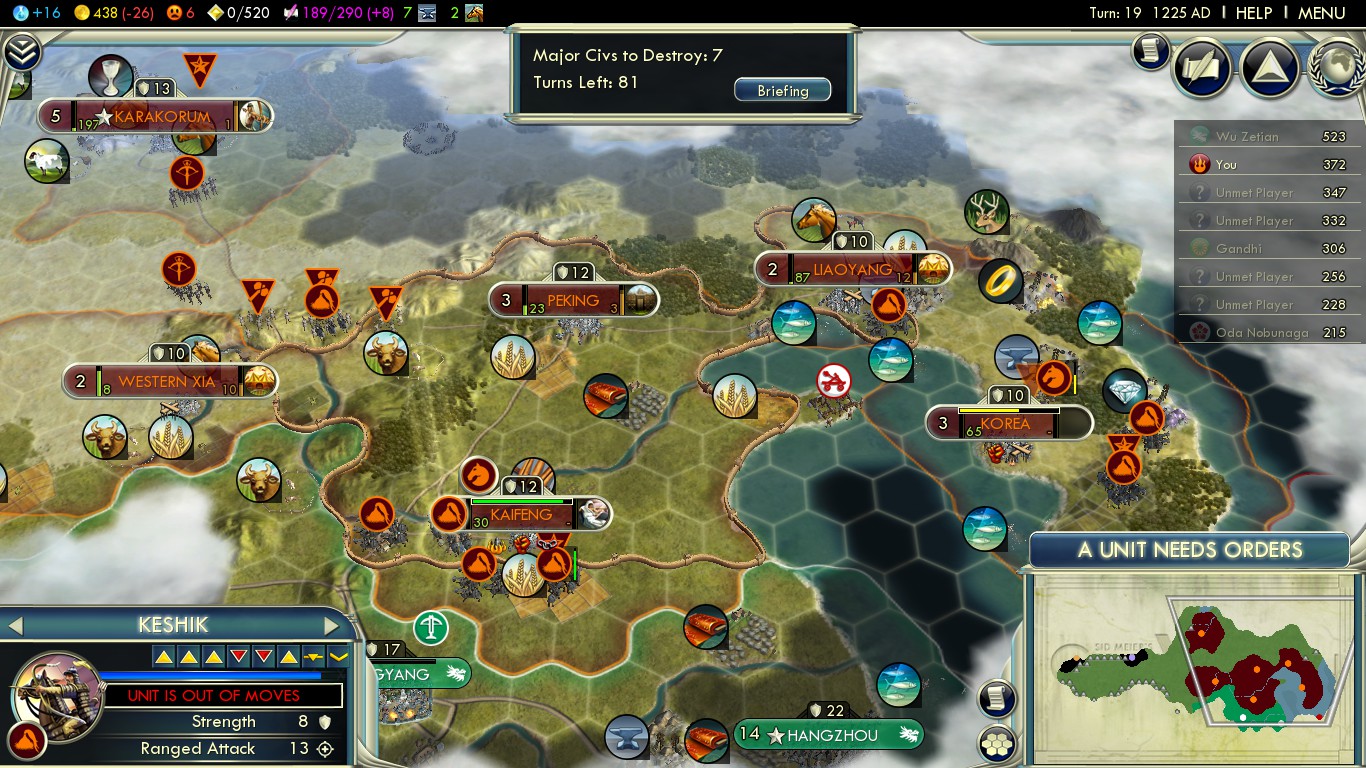This screenshot has width=1366, height=768.
Task: Click the A Unit Needs Orders button
Action: (1189, 550)
